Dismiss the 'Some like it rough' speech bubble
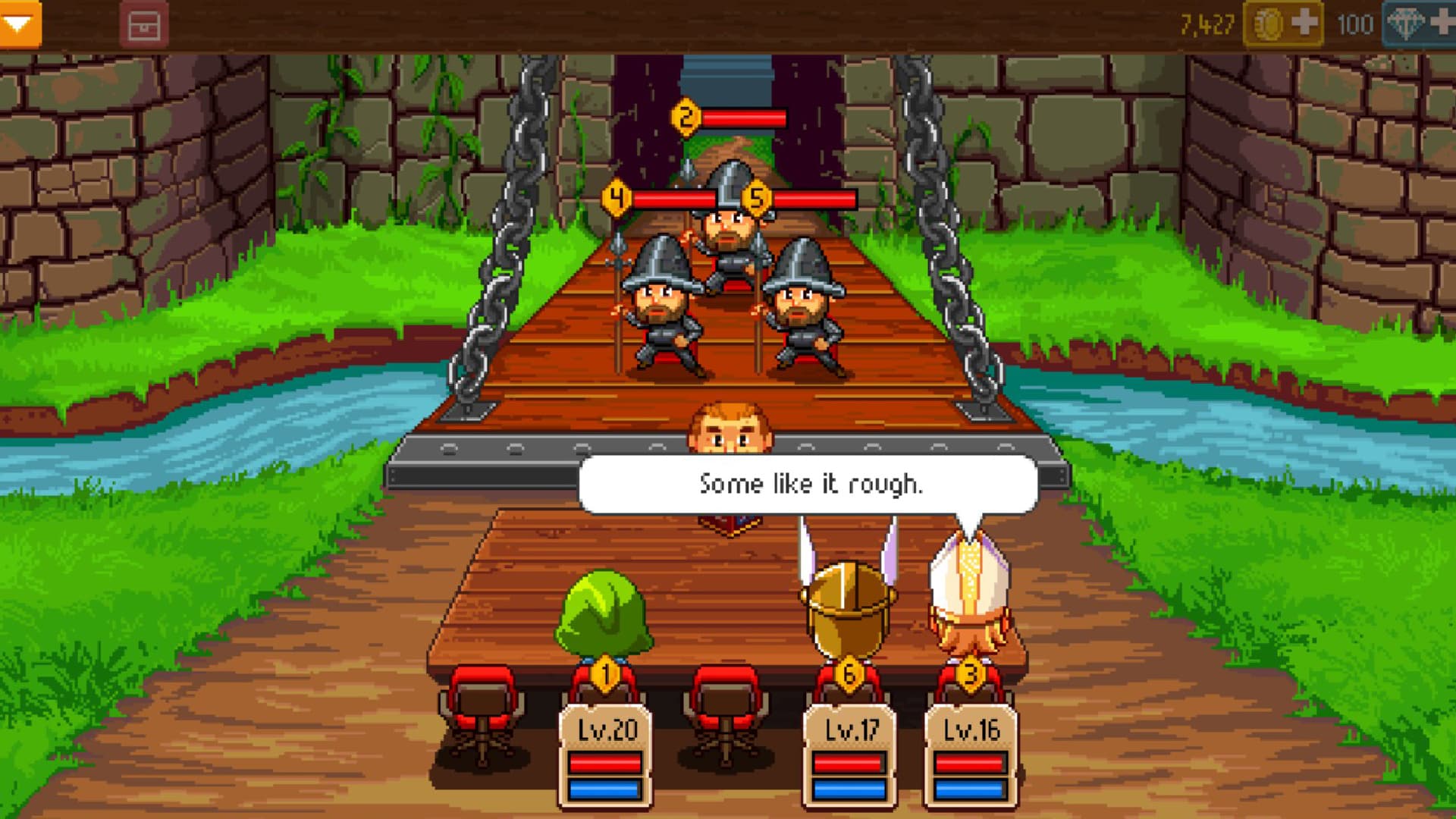 809,482
